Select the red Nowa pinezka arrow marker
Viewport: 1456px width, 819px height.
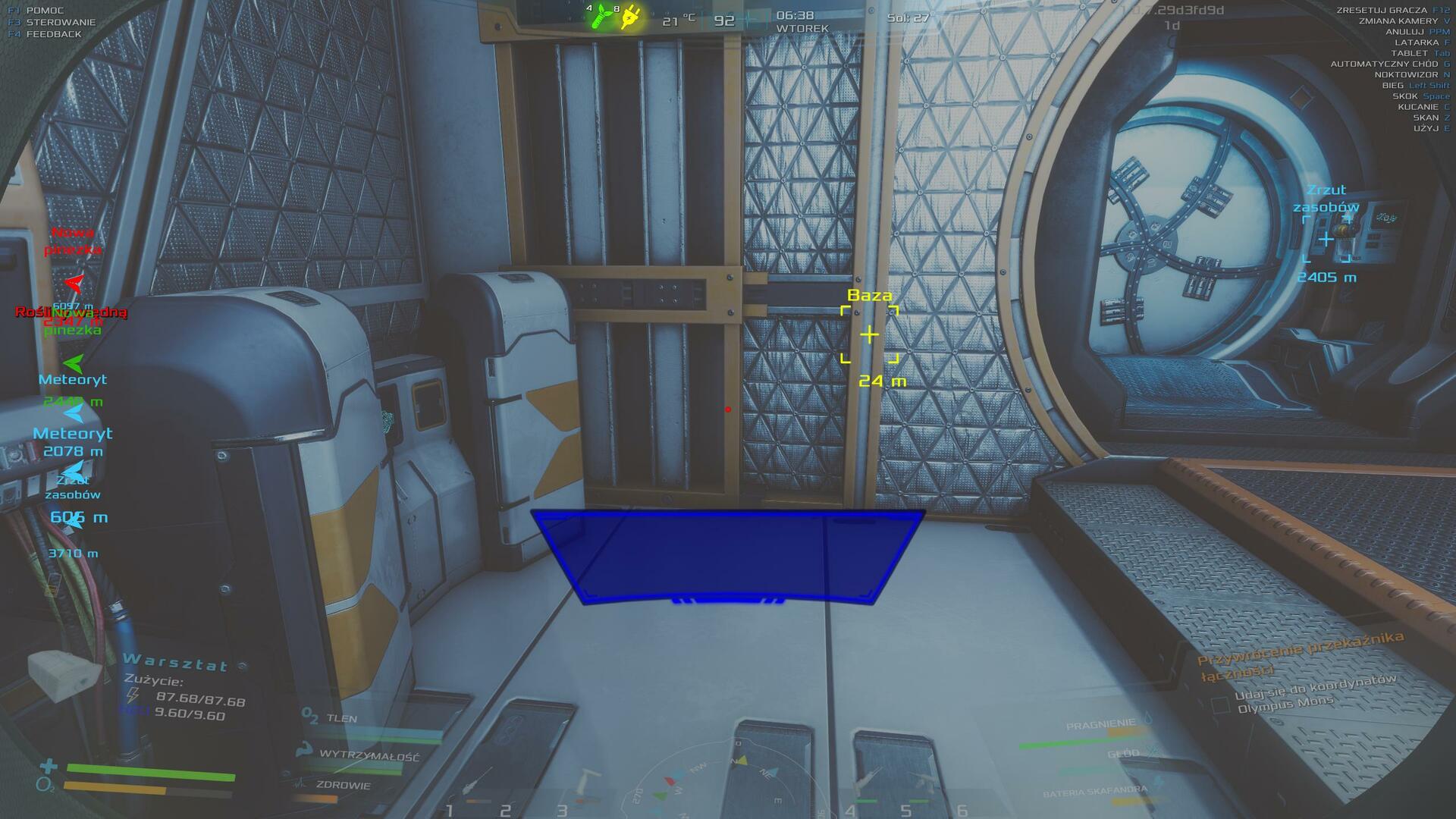tap(74, 284)
